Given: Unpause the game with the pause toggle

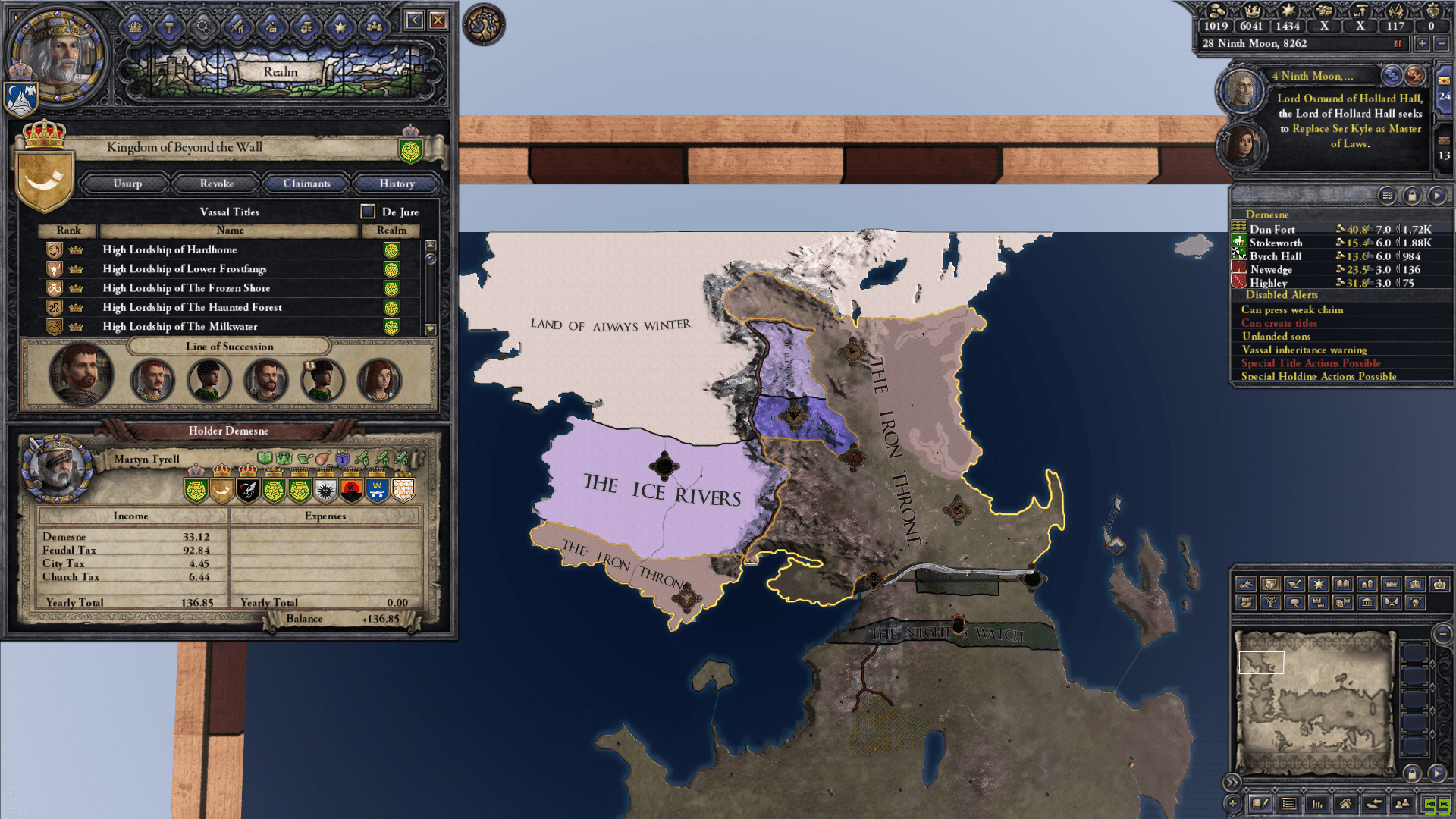Looking at the screenshot, I should coord(1398,43).
